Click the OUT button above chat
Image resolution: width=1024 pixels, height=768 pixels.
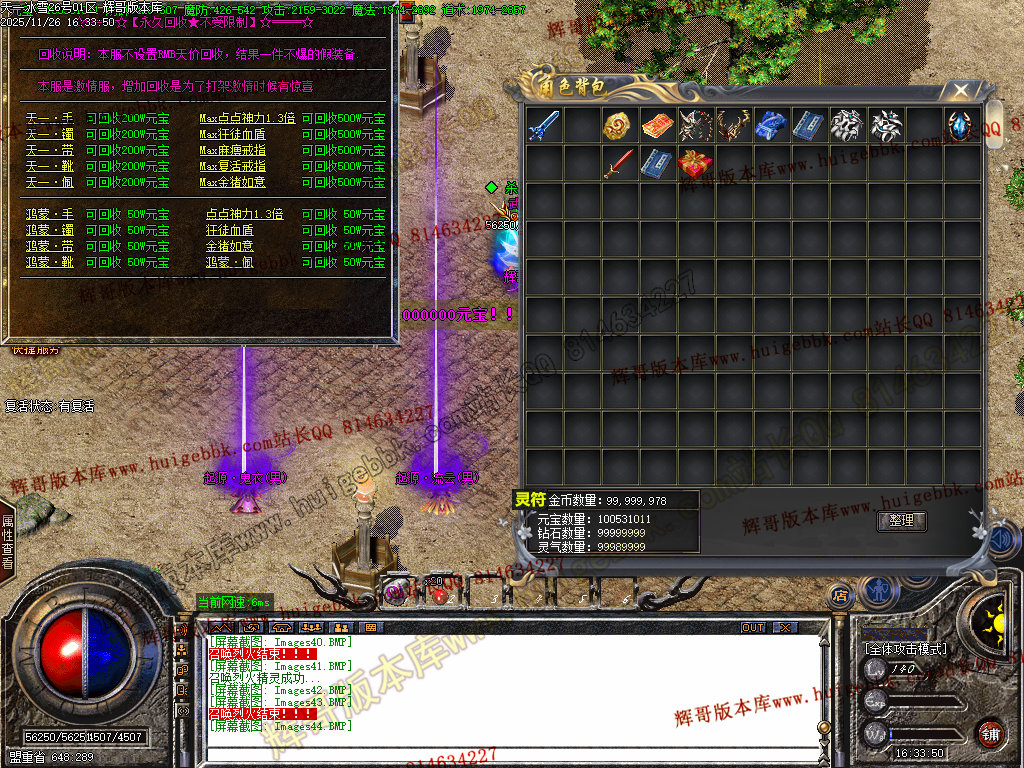tap(752, 627)
